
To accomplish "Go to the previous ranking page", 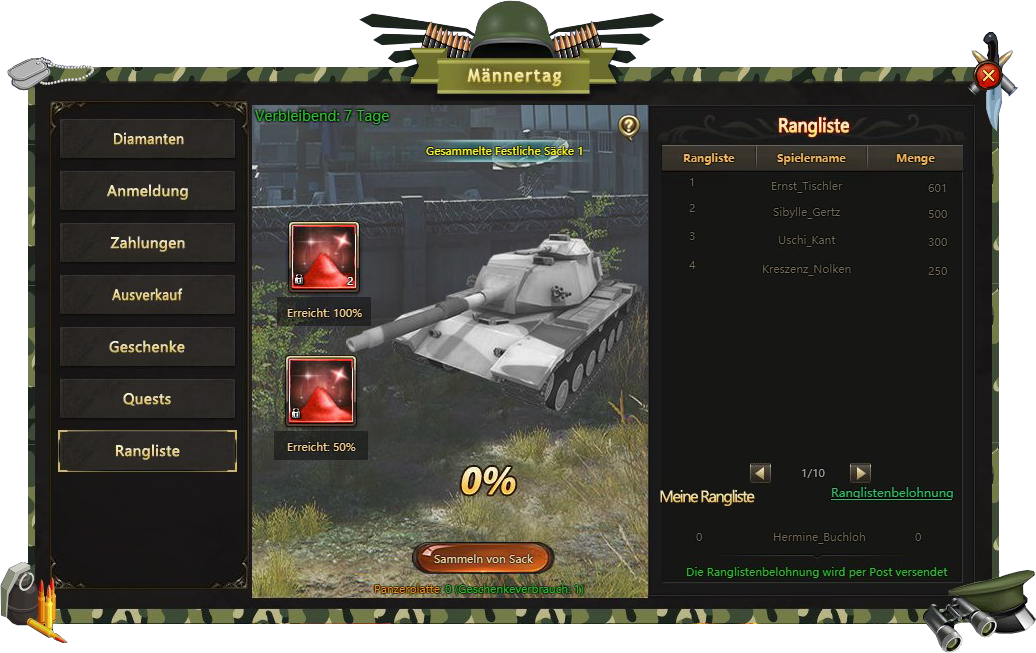I will pyautogui.click(x=760, y=473).
